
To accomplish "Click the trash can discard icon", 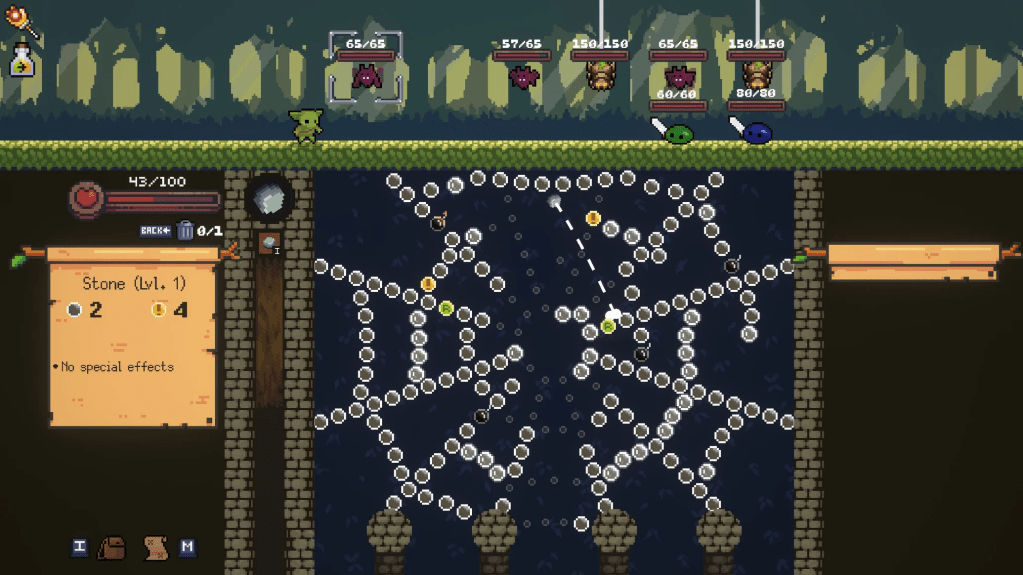I will pos(185,231).
